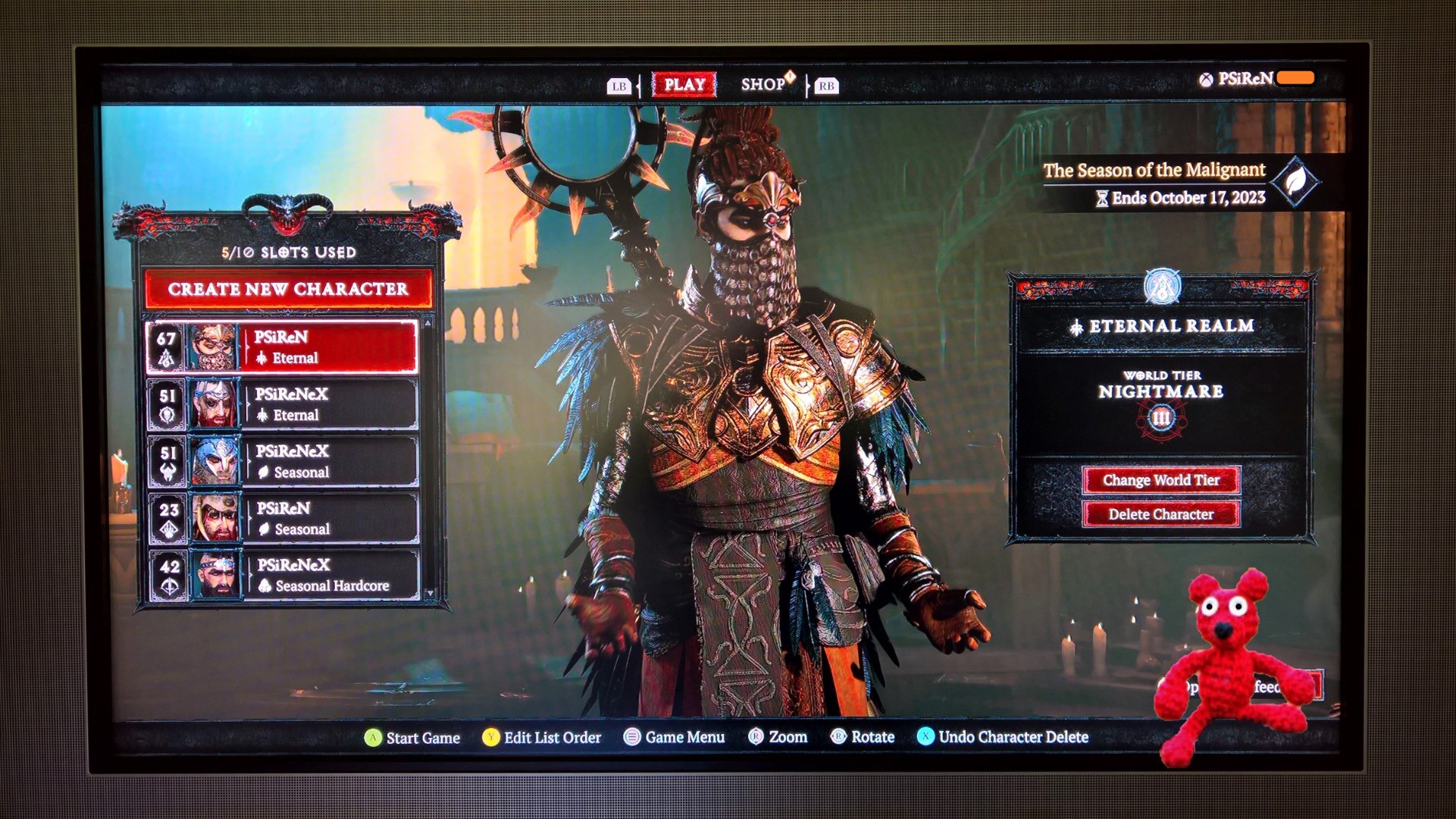Click the PSiReN account name
1456x819 pixels.
click(x=1245, y=79)
